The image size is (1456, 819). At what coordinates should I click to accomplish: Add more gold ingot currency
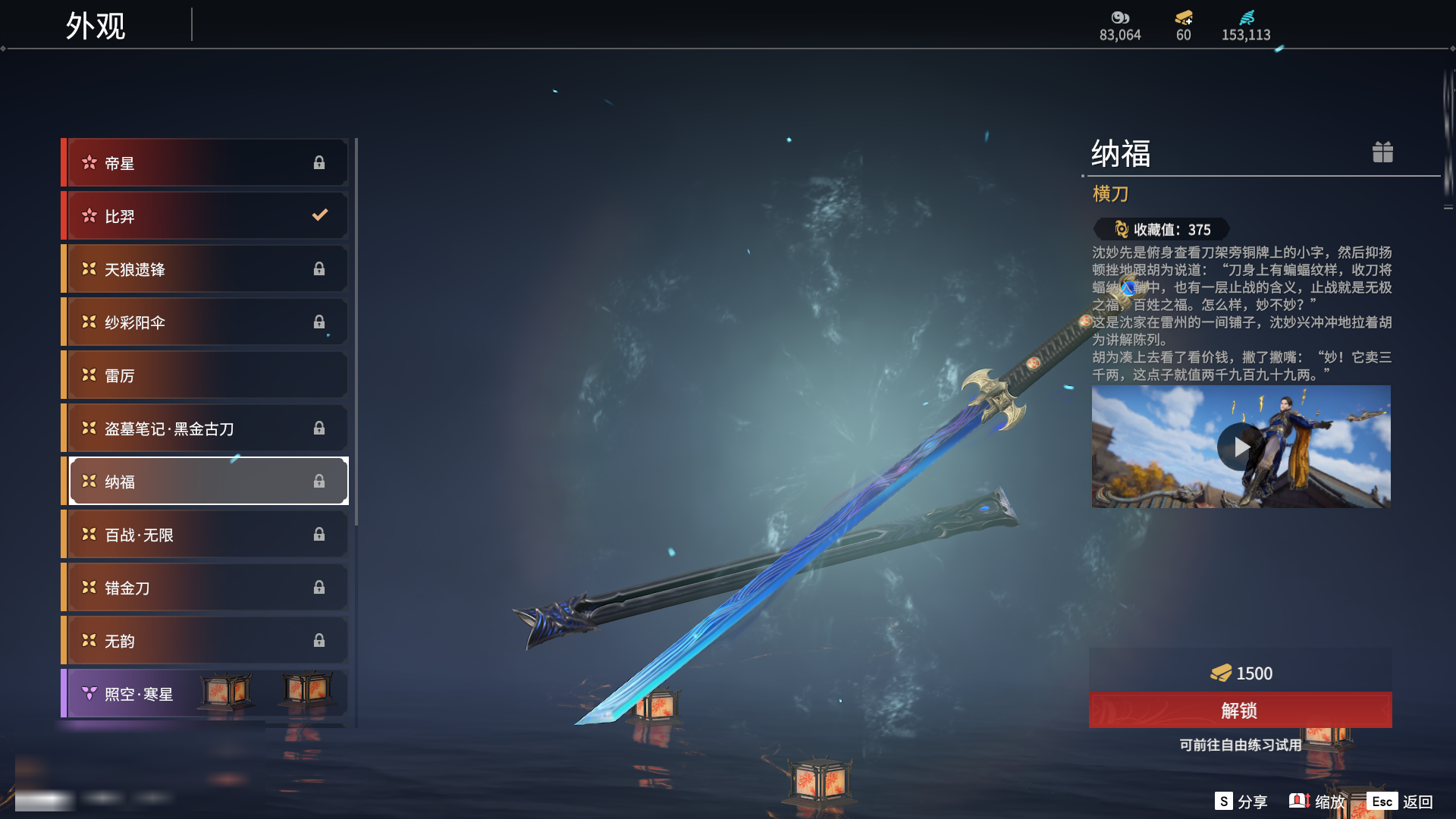(1184, 18)
